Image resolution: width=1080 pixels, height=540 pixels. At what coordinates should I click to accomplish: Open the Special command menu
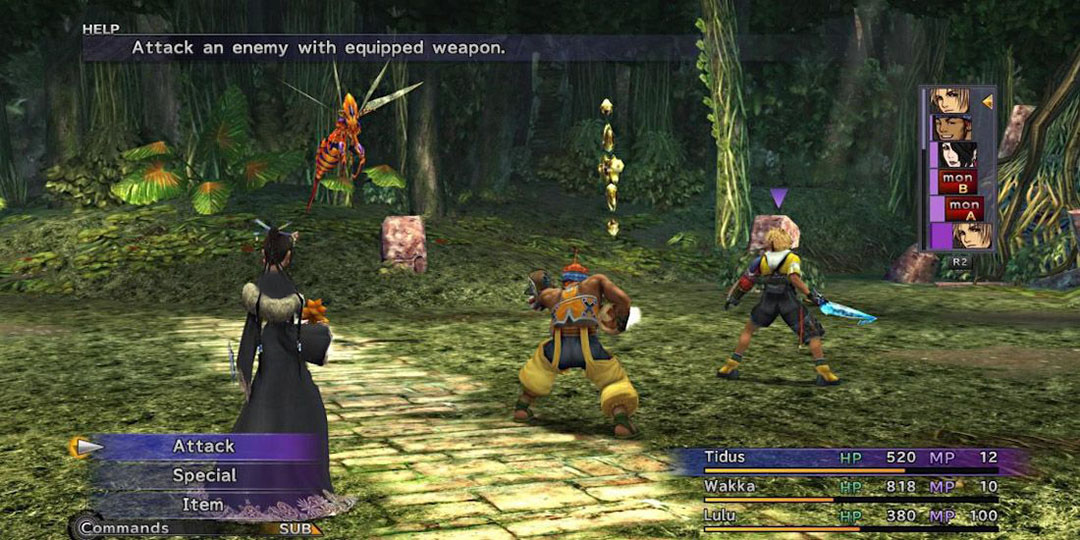click(x=204, y=475)
